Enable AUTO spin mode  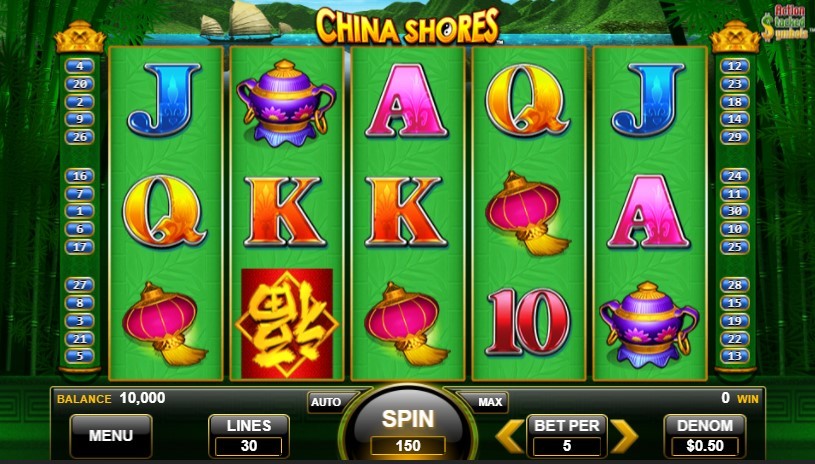(326, 402)
